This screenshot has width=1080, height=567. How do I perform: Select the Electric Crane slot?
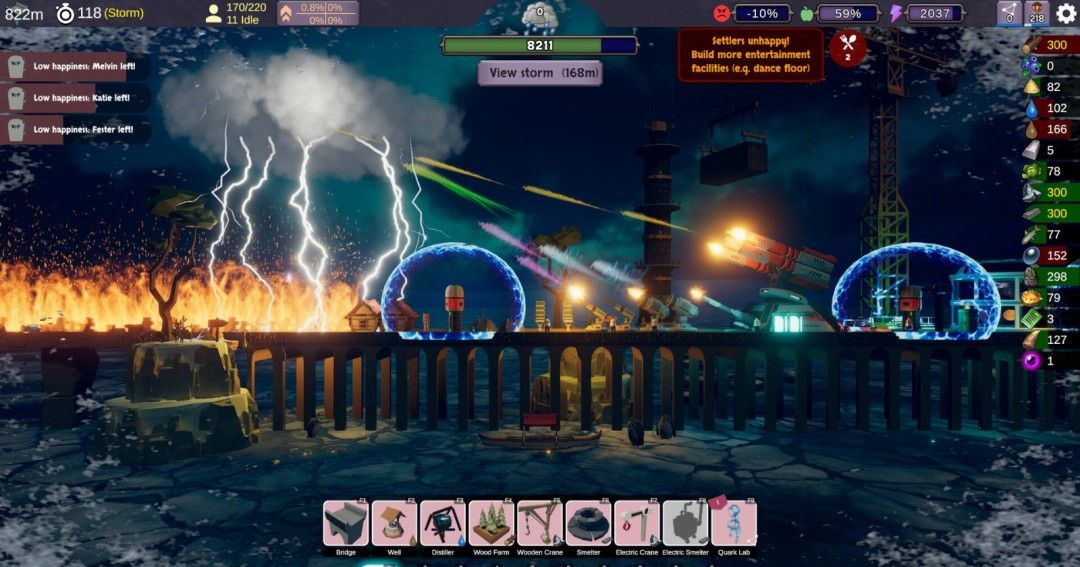(x=637, y=524)
